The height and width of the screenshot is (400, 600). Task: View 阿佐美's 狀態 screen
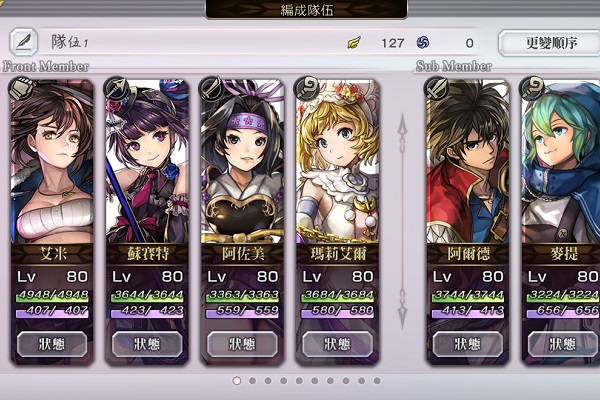[241, 344]
